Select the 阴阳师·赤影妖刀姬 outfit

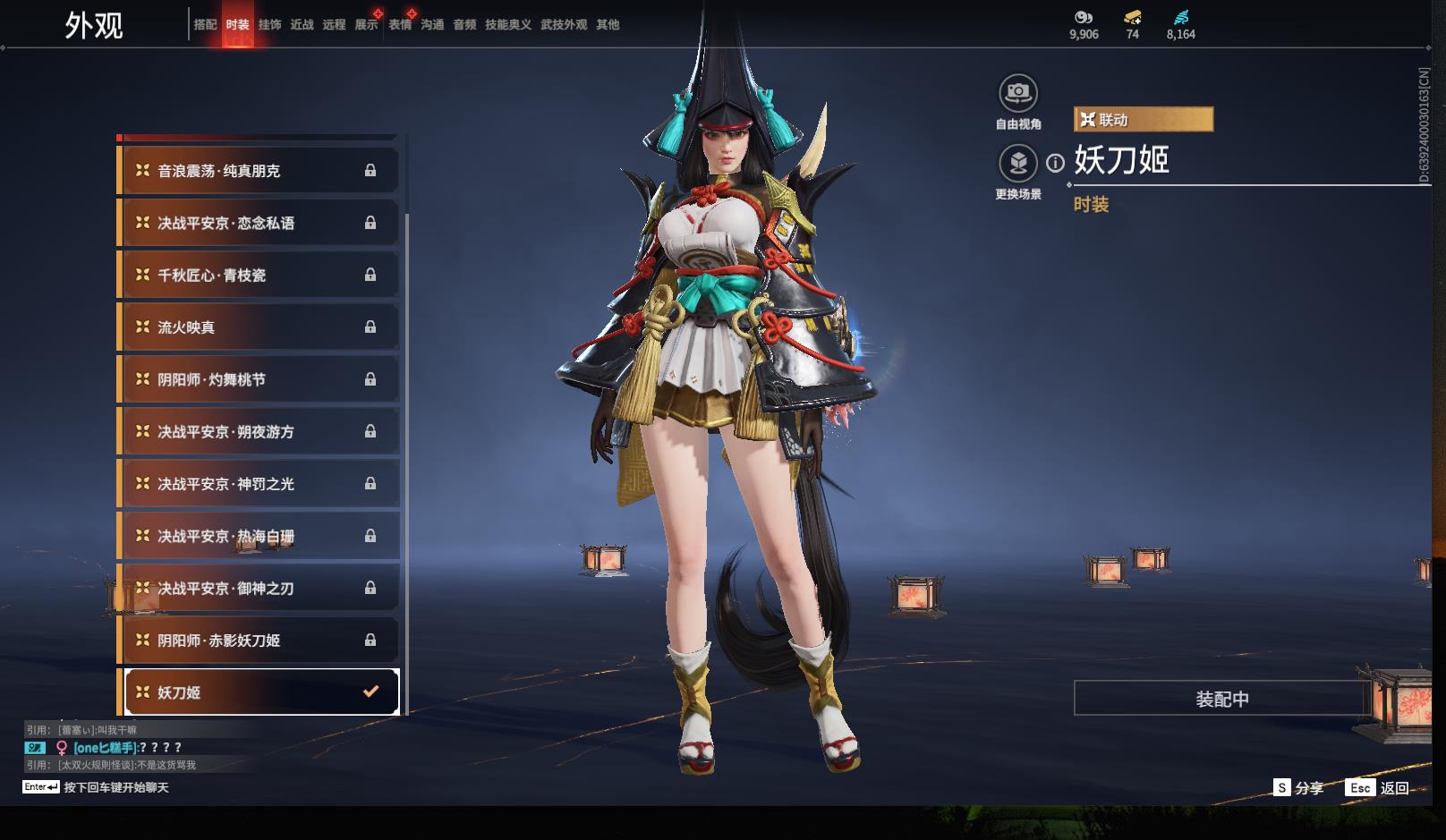coord(259,641)
